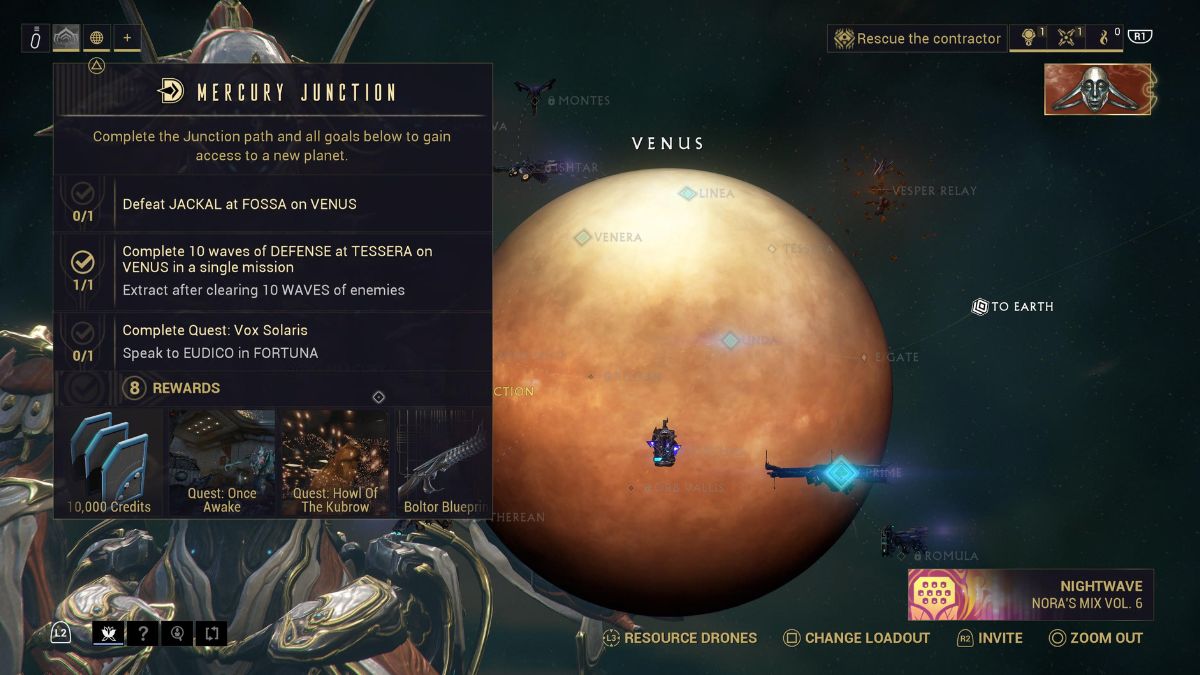View the 'Quest: Howl Of The Kubrow' reward
Screen dimensions: 1200x675
click(x=335, y=462)
